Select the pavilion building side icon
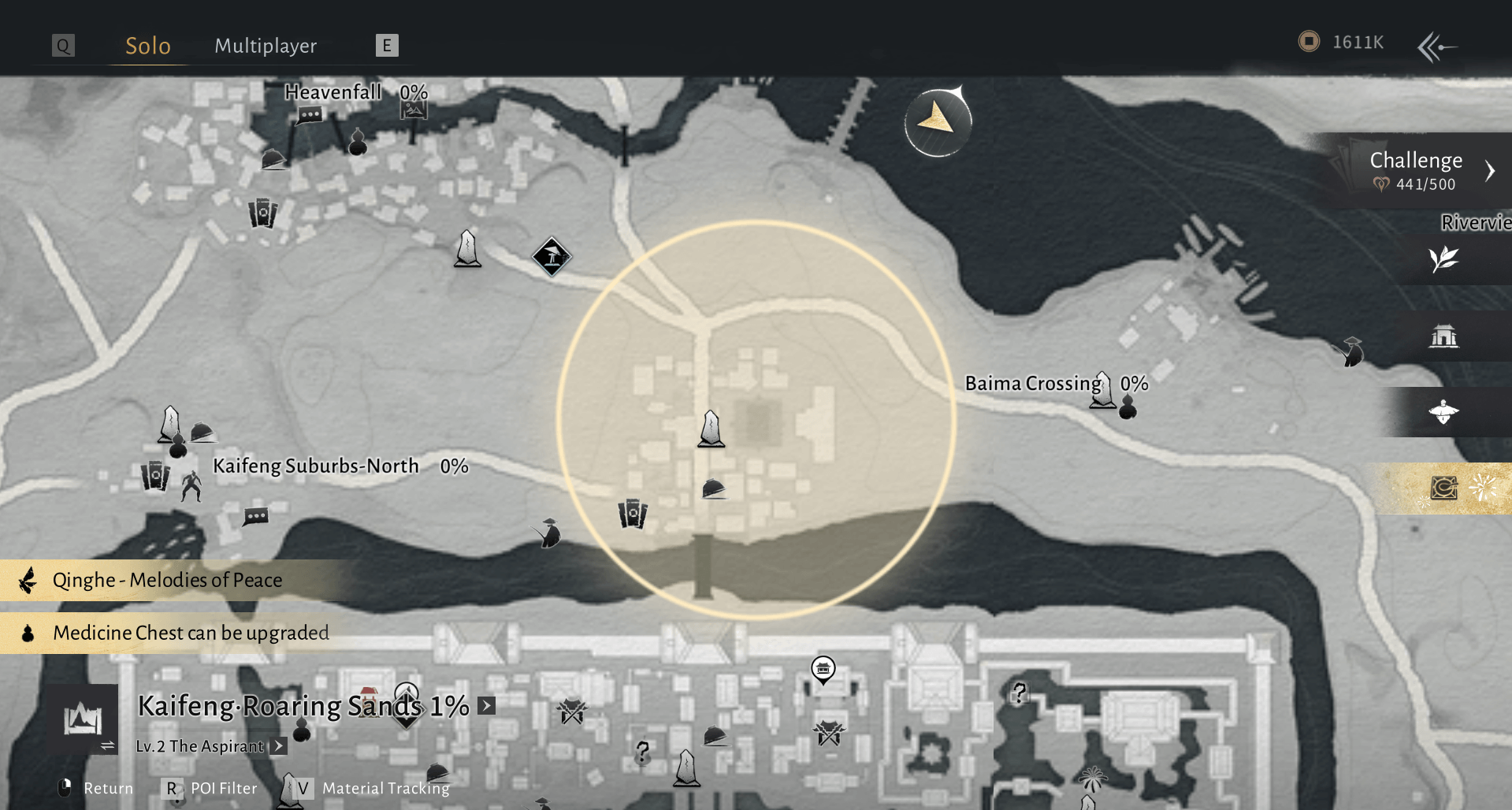 click(1443, 336)
